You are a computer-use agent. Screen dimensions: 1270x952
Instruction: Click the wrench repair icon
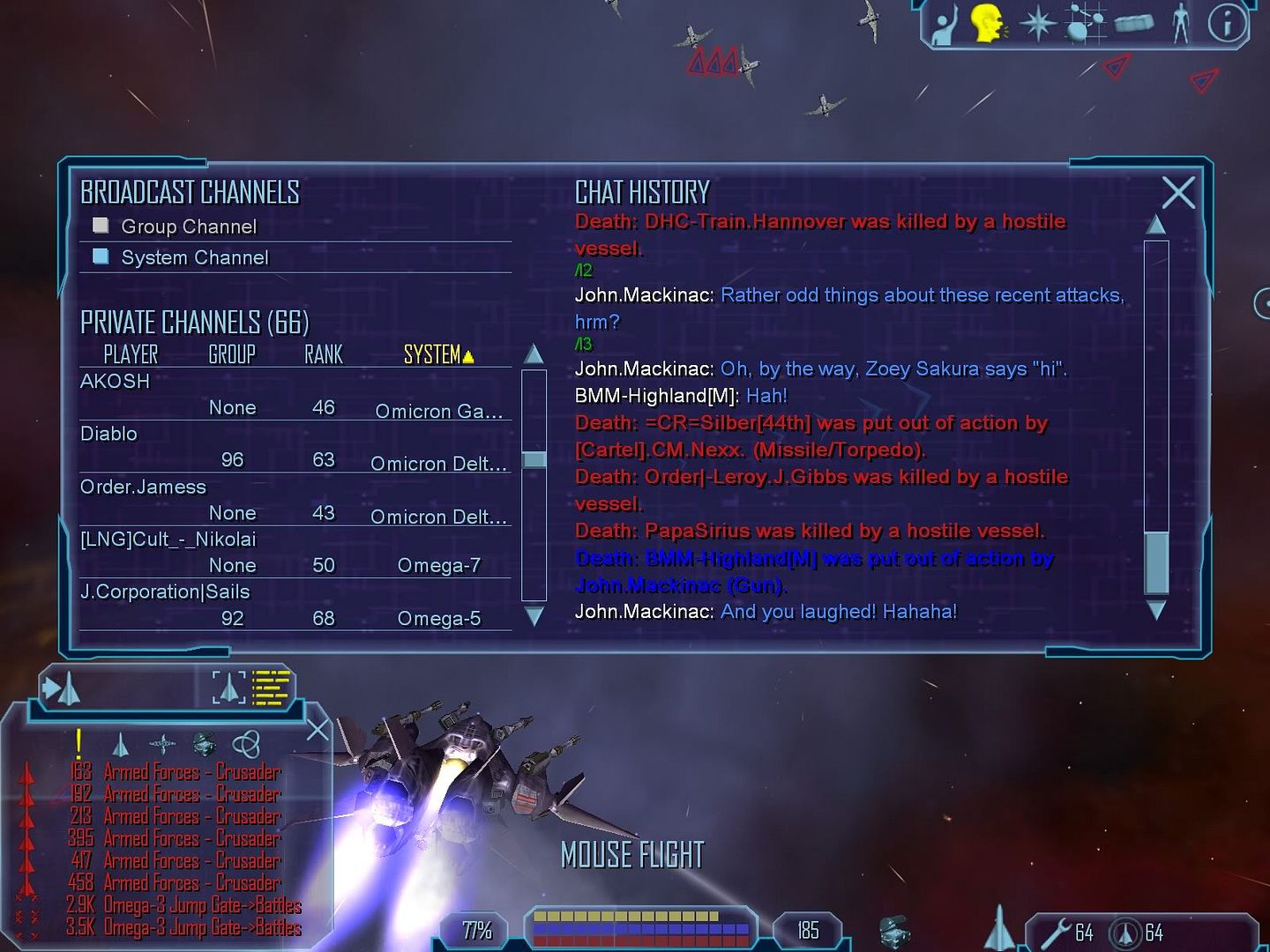click(1056, 931)
